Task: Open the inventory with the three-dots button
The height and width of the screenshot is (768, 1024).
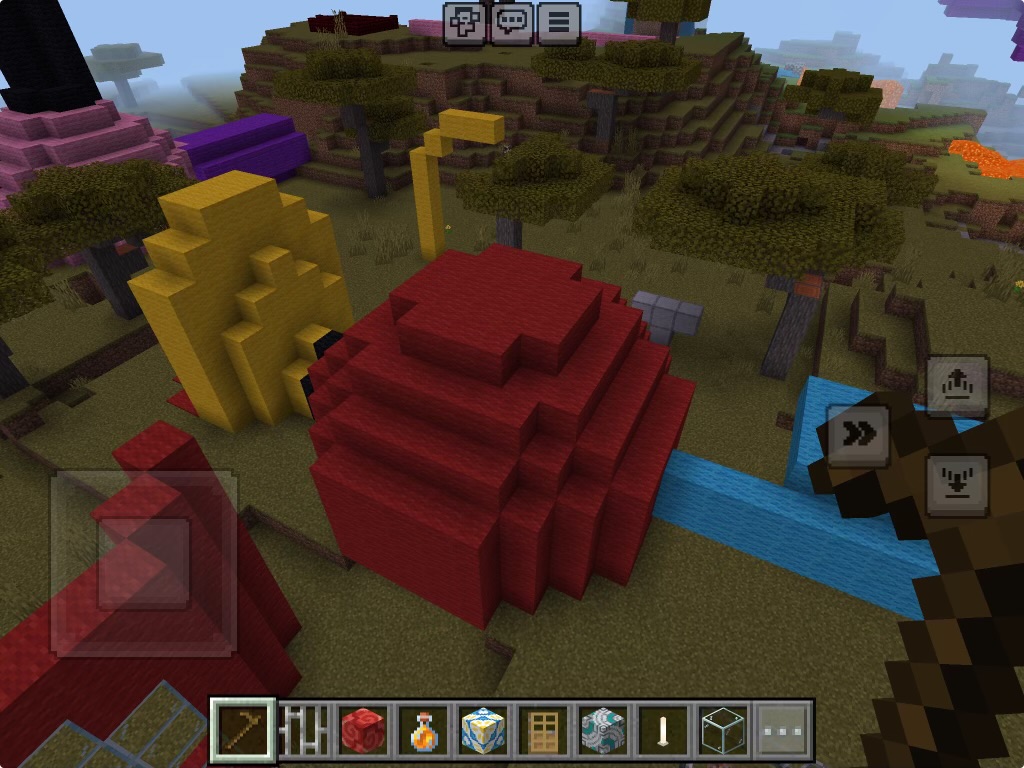Action: tap(782, 730)
